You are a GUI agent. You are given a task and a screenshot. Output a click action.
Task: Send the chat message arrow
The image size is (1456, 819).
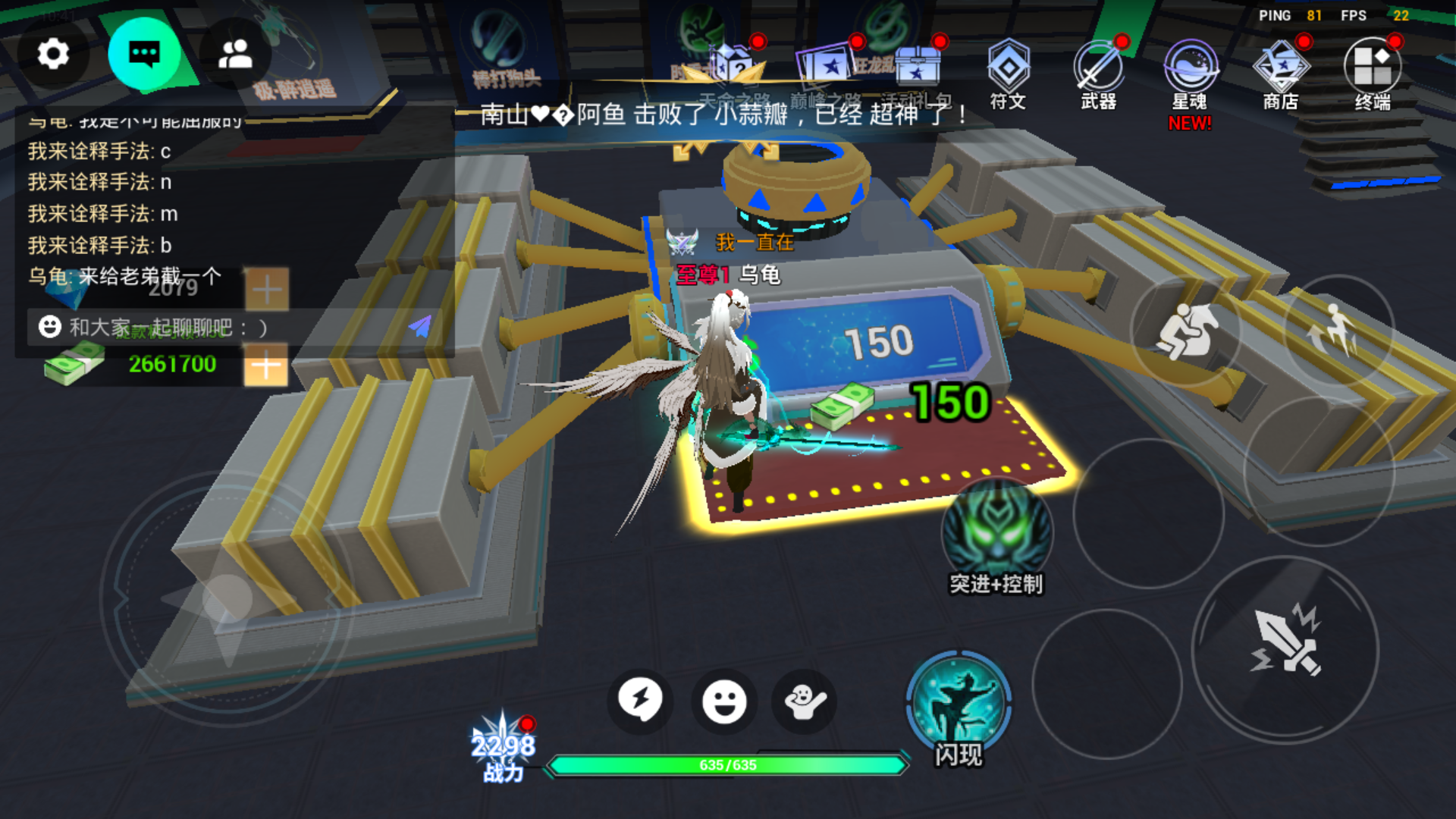tap(419, 326)
